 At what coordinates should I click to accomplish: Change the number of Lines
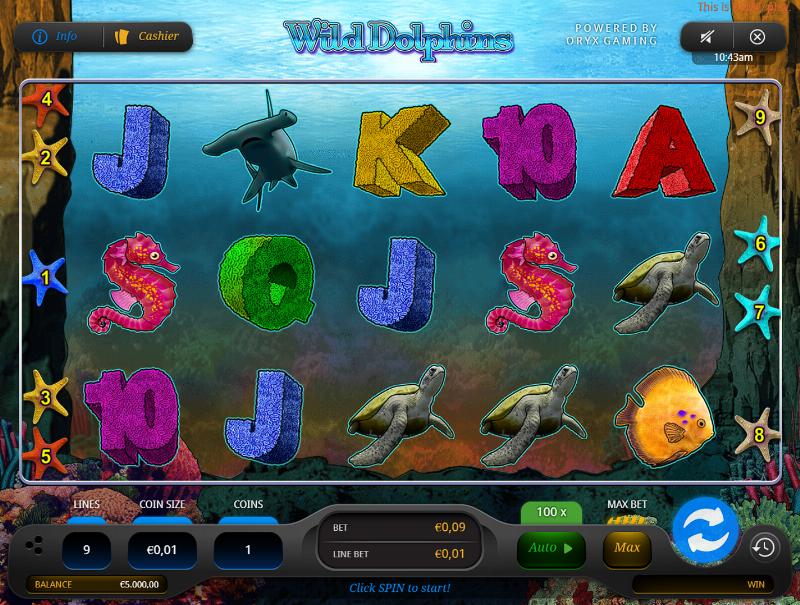[86, 550]
